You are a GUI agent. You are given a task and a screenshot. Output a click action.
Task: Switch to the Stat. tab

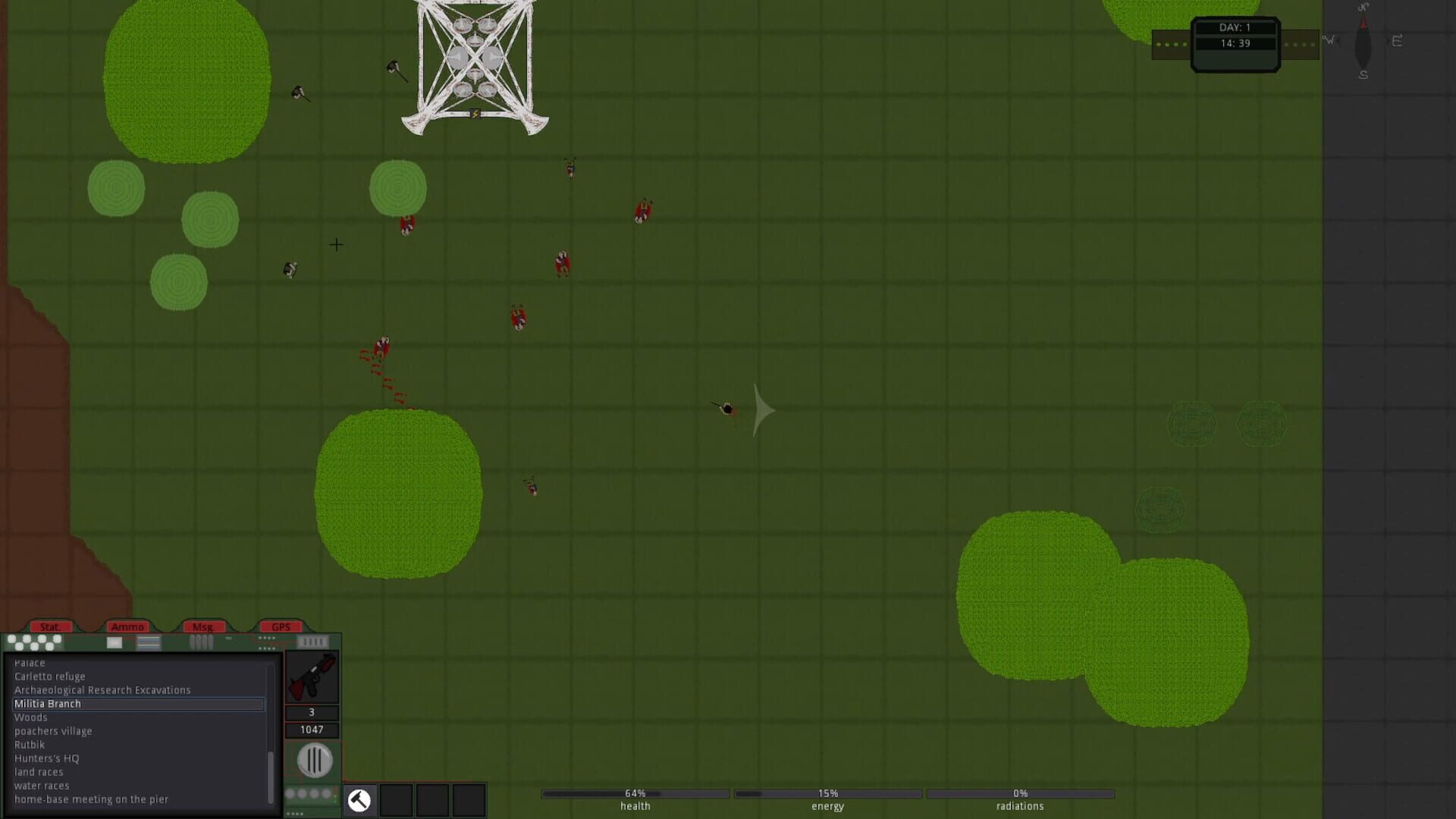pyautogui.click(x=52, y=627)
